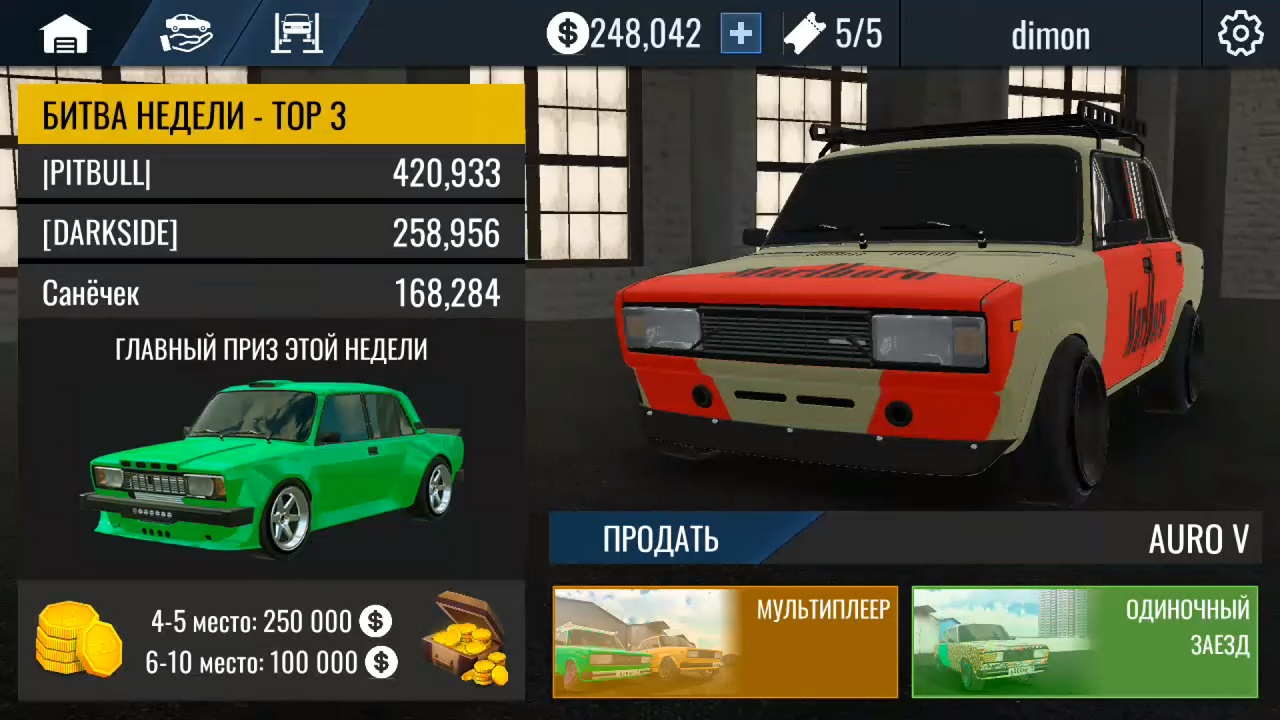Open the garage home icon
Screen dimensions: 1280x720
[x=65, y=35]
